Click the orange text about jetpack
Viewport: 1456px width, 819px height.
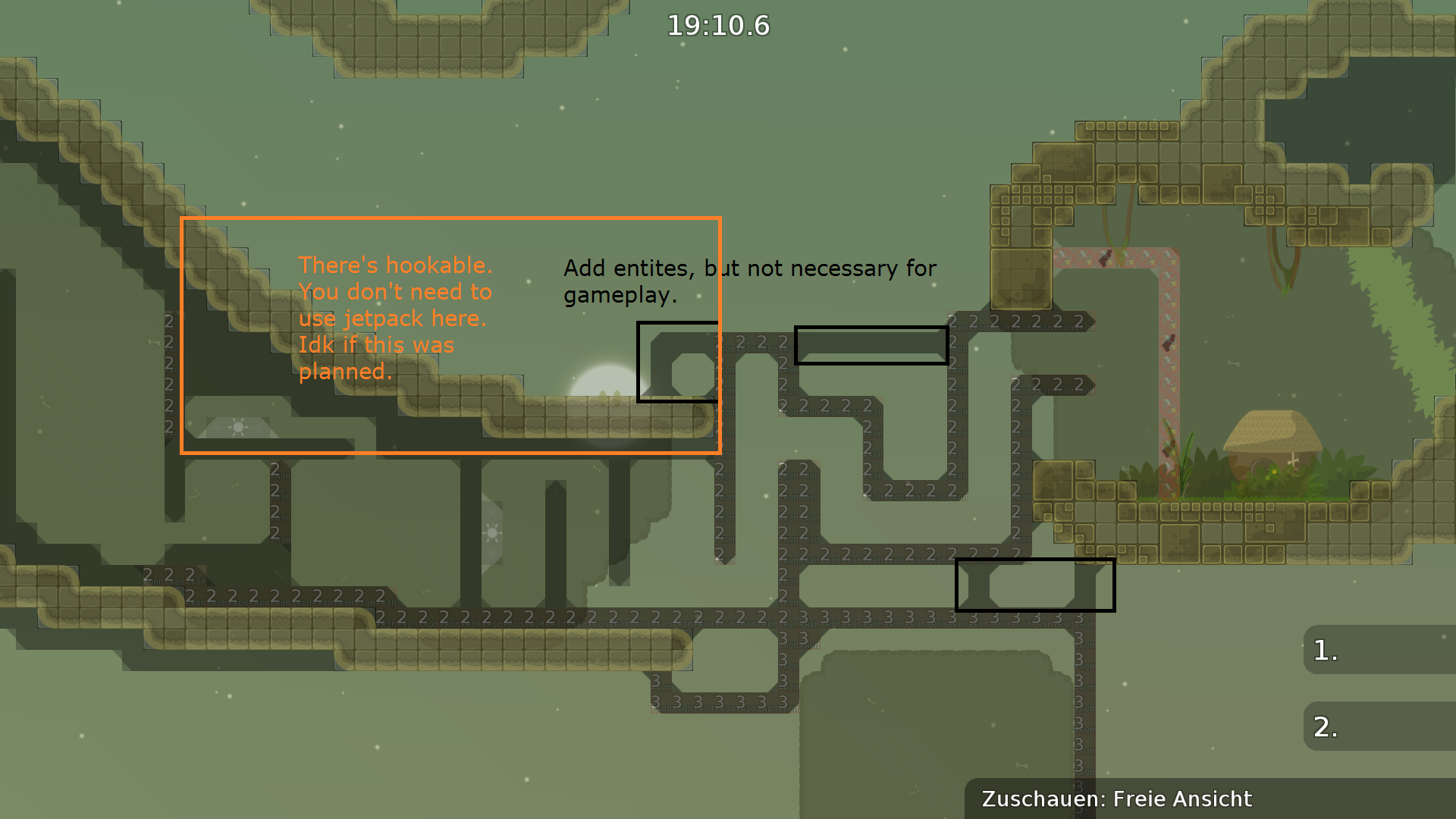(394, 318)
